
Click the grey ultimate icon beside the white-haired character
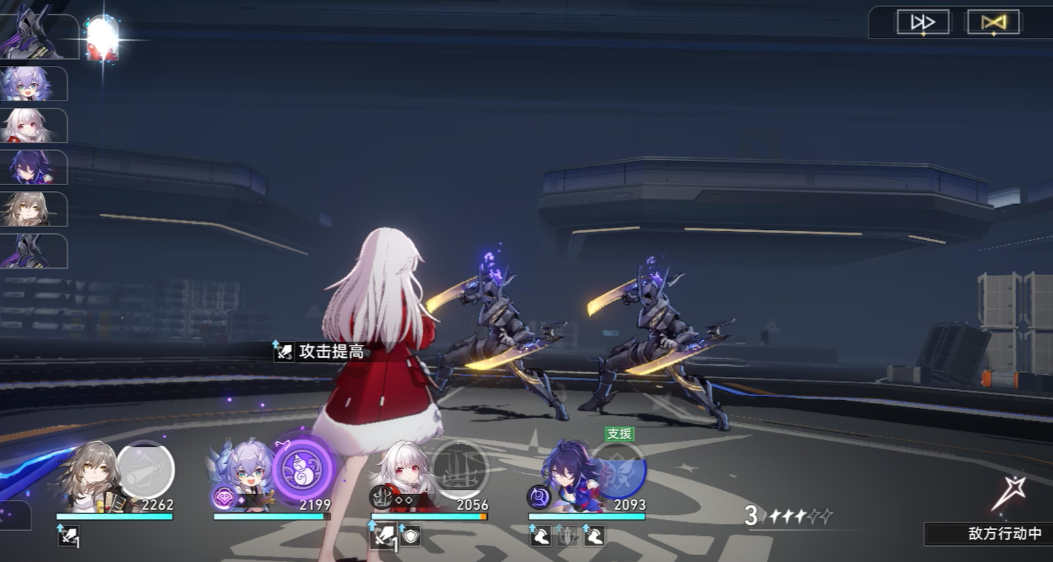pyautogui.click(x=459, y=467)
